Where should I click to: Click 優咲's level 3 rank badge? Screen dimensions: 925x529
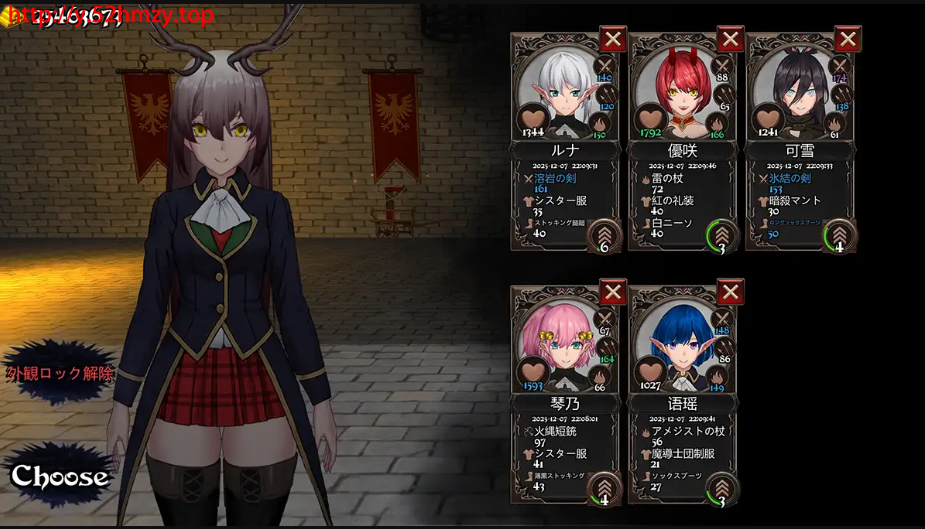(x=721, y=236)
